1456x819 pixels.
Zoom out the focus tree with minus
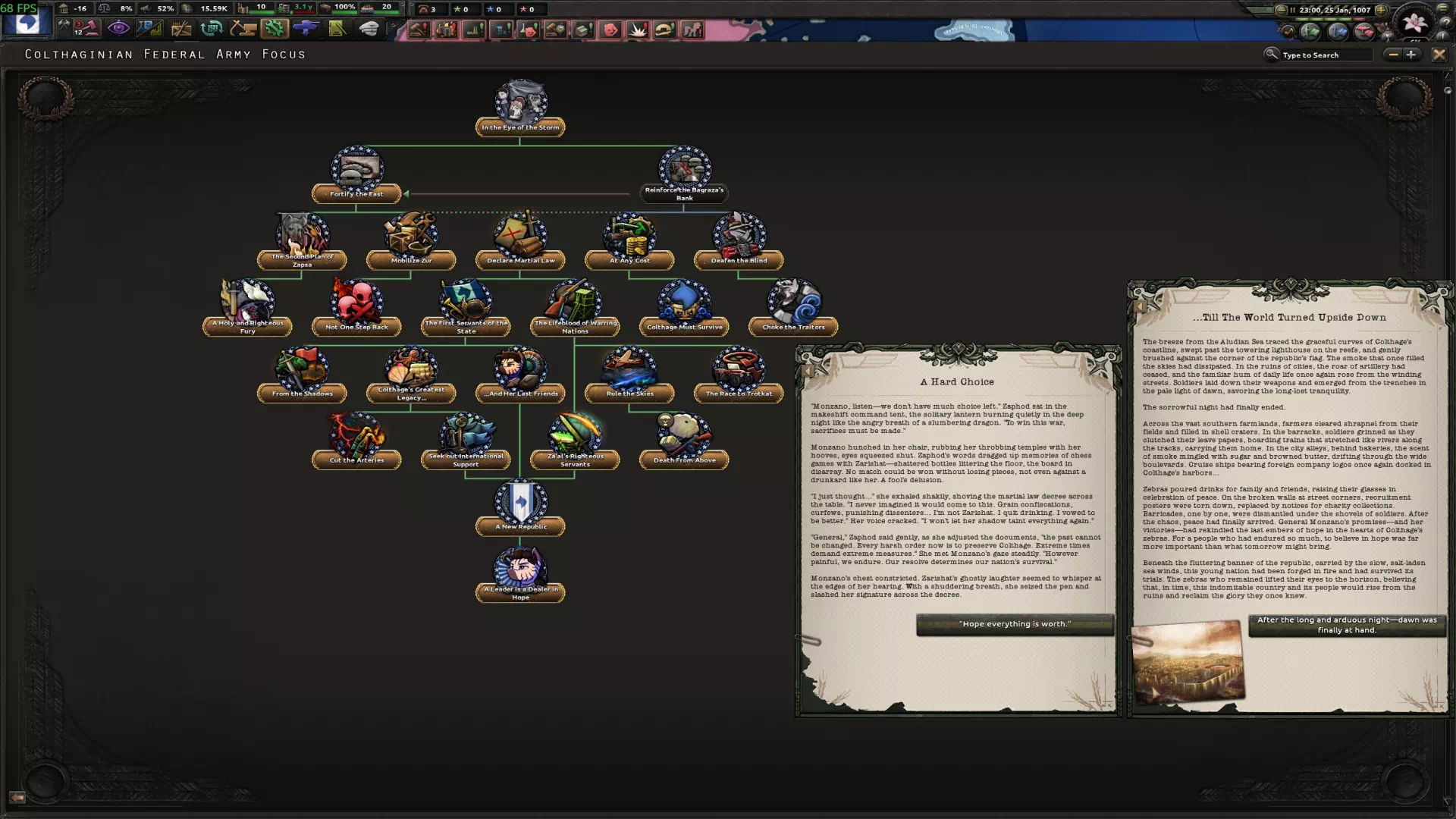pyautogui.click(x=1393, y=55)
